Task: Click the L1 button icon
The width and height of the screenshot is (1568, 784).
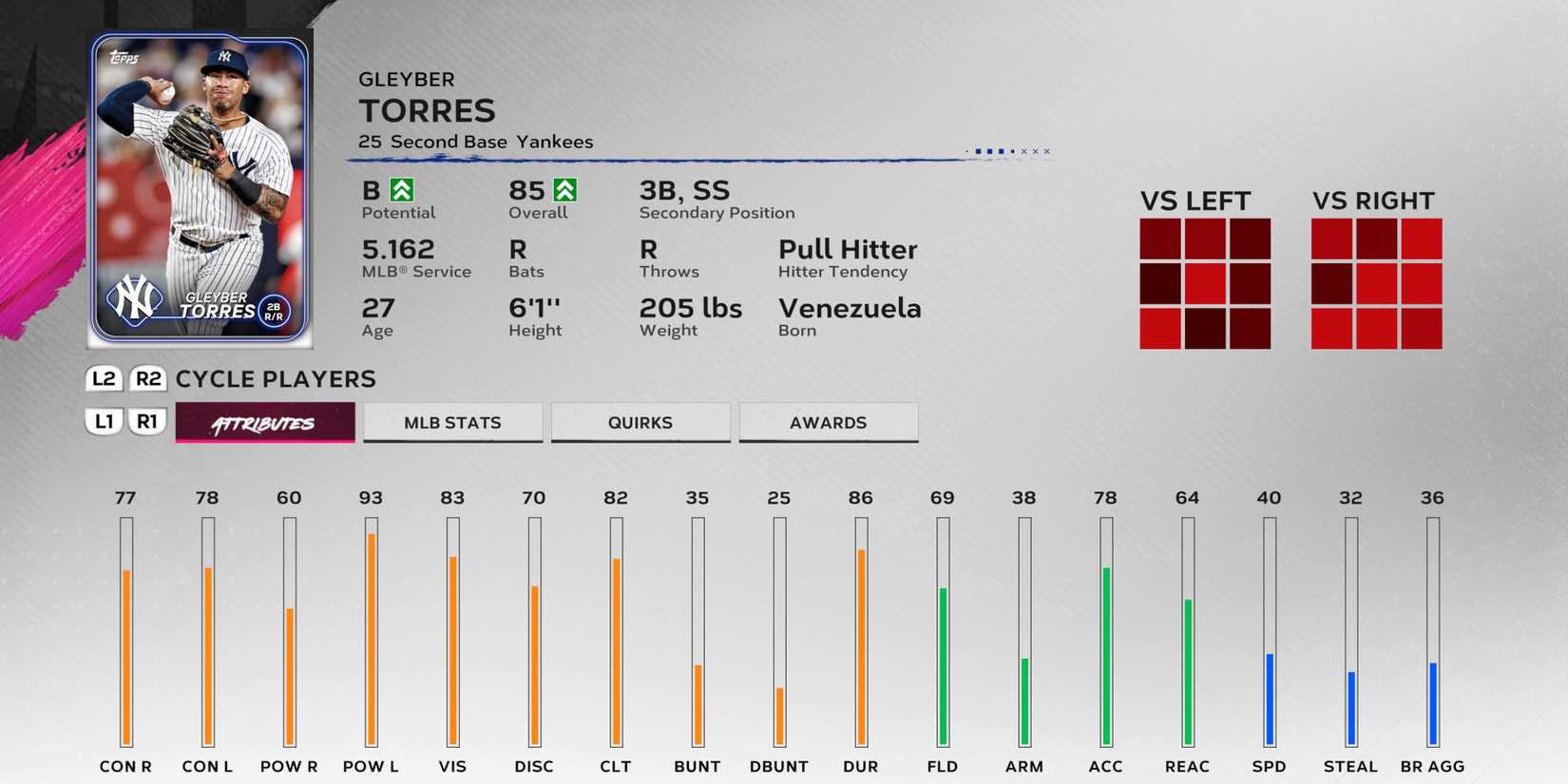Action: coord(103,421)
